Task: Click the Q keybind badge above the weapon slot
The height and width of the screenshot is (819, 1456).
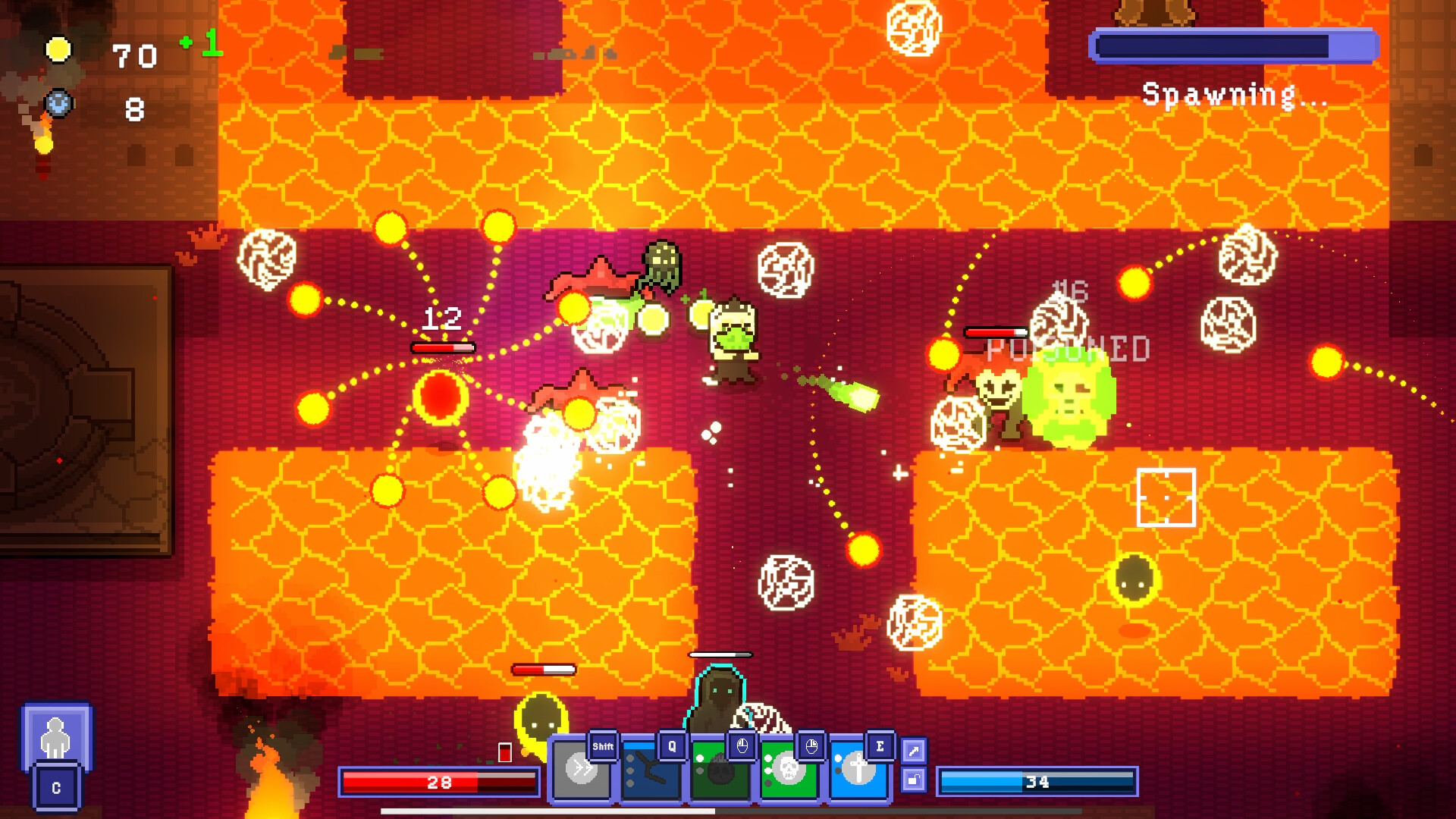Action: [670, 746]
